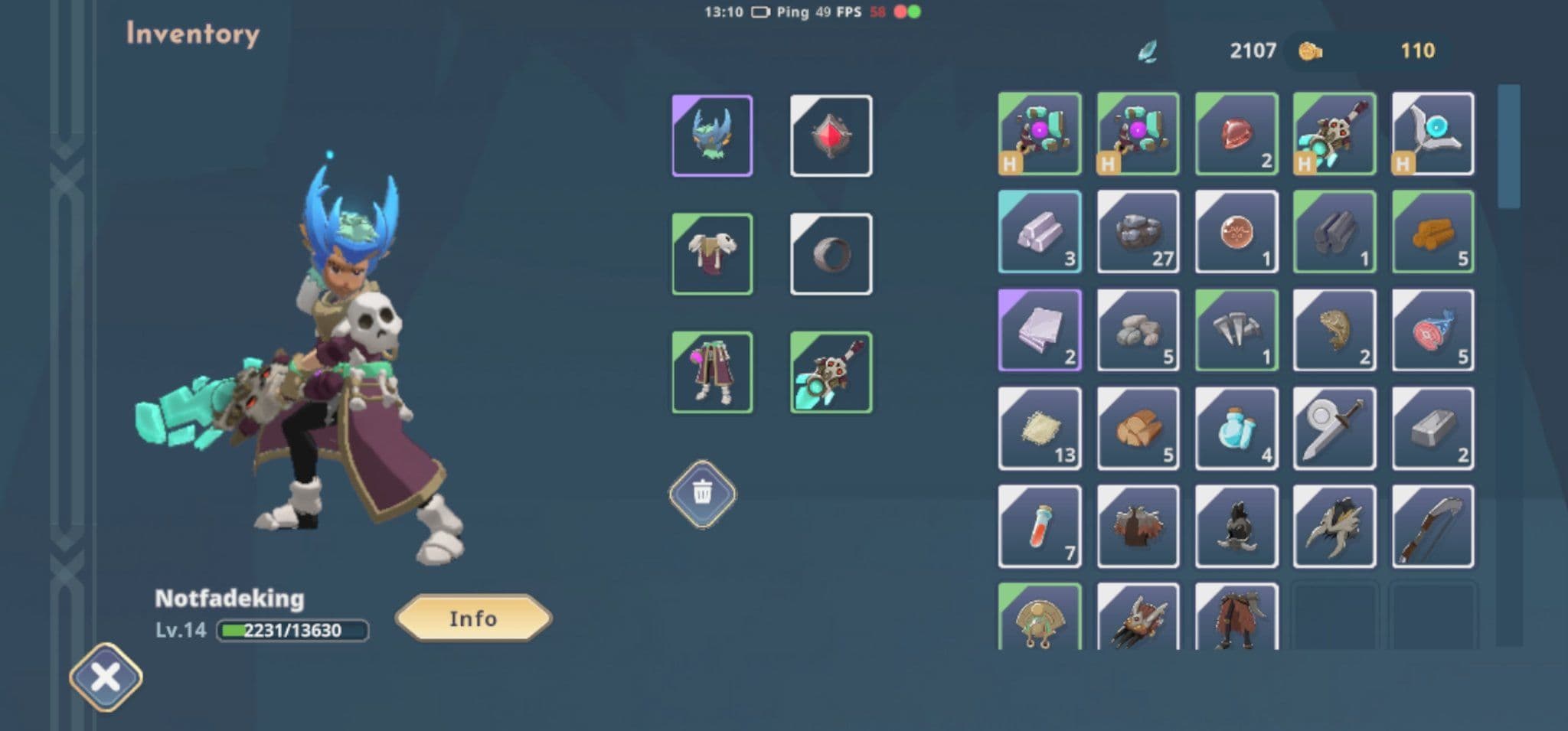Viewport: 1568px width, 731px height.
Task: Open the character Info panel
Action: click(x=473, y=618)
